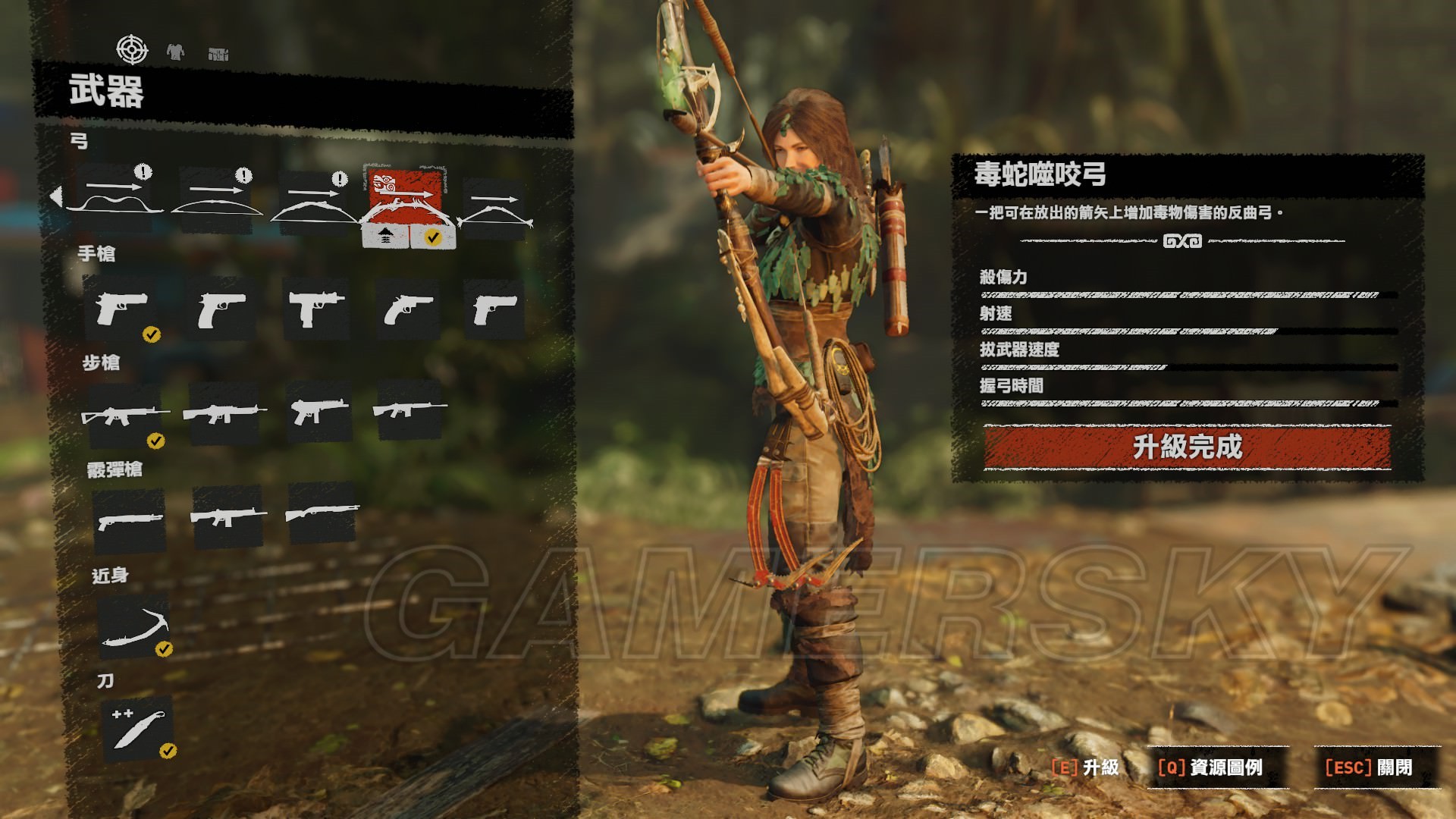1456x819 pixels.
Task: Click the equip checkmark under selected bow
Action: (x=433, y=237)
